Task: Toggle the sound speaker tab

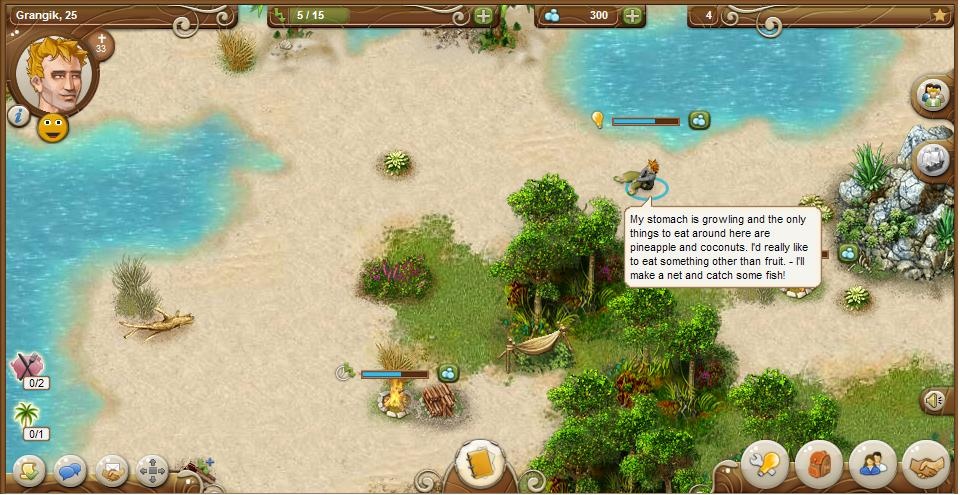Action: point(935,401)
